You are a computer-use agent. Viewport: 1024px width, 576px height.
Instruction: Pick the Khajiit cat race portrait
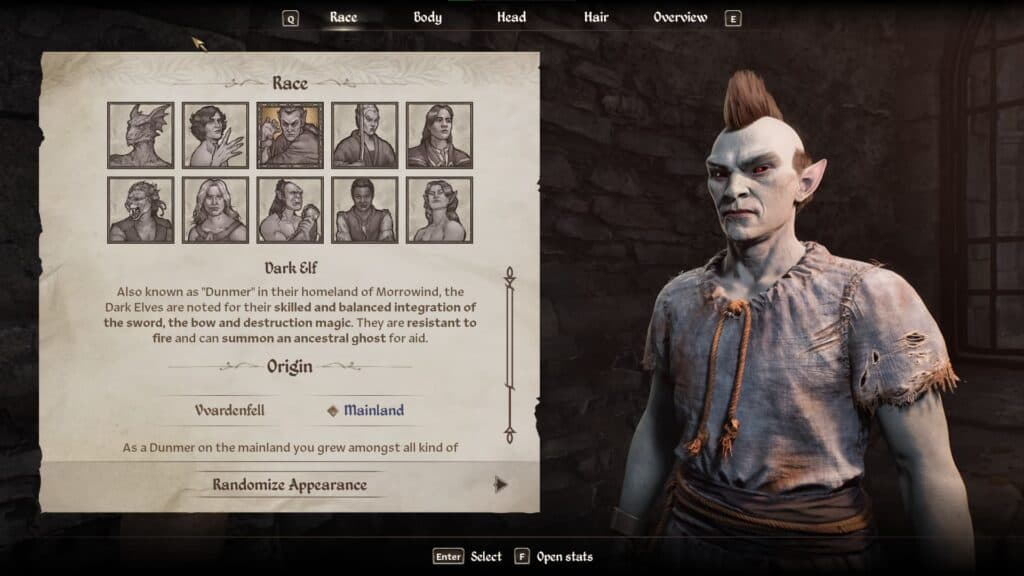point(141,210)
